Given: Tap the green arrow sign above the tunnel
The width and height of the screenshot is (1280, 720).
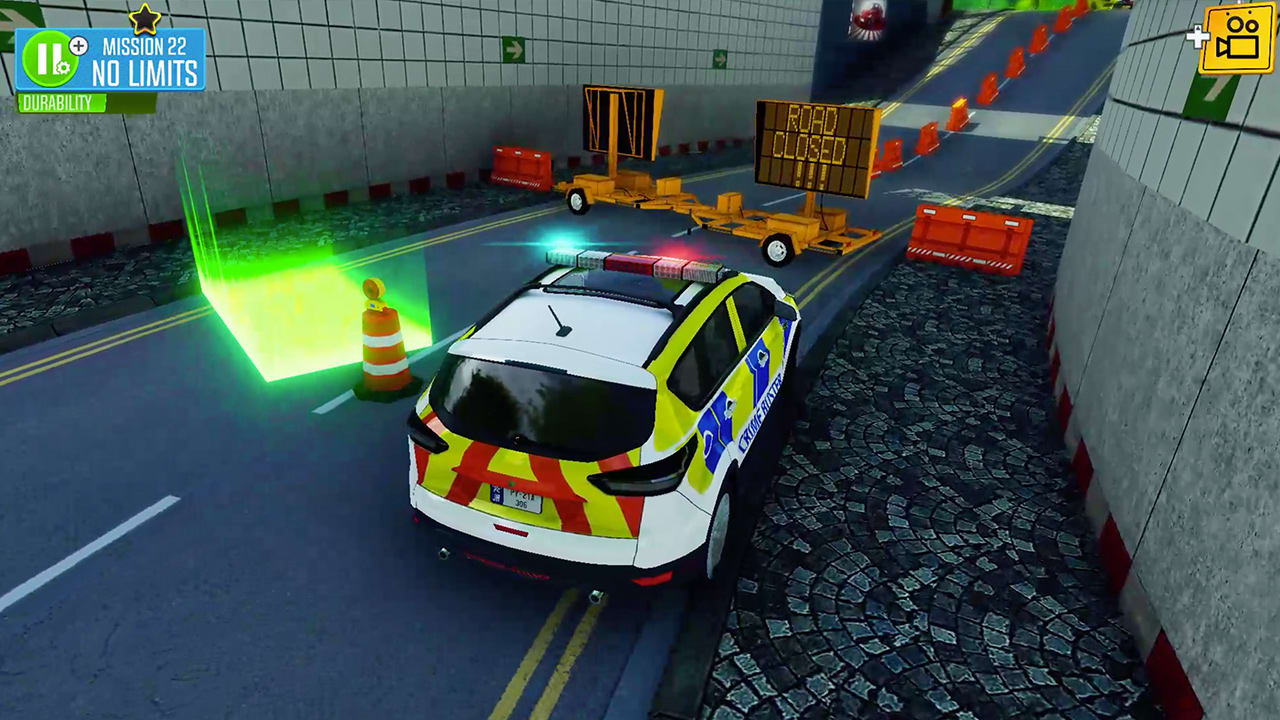Looking at the screenshot, I should (x=515, y=47).
